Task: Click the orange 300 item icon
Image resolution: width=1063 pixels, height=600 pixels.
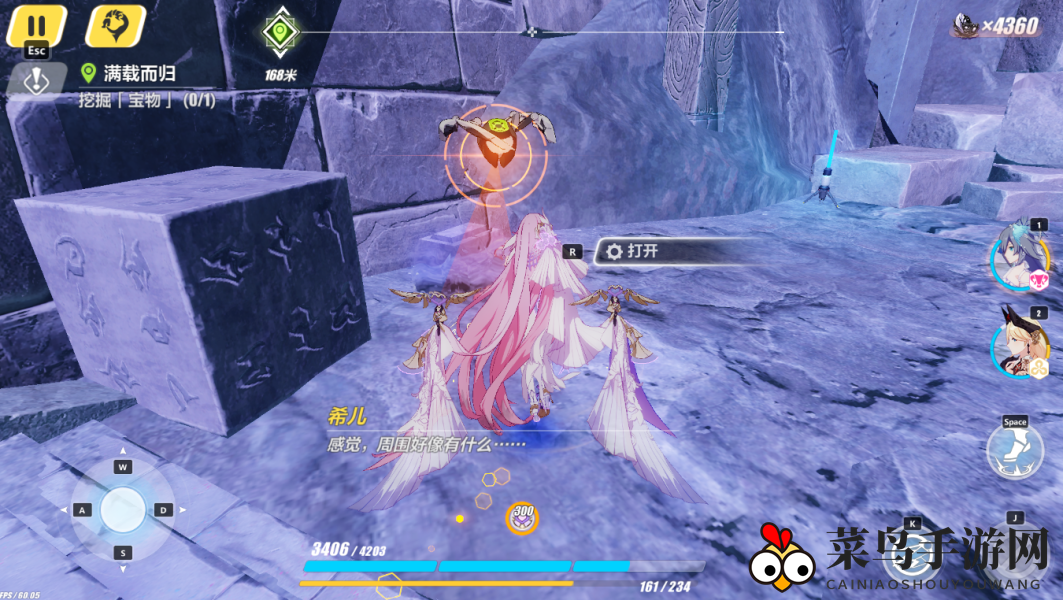Action: pyautogui.click(x=521, y=517)
